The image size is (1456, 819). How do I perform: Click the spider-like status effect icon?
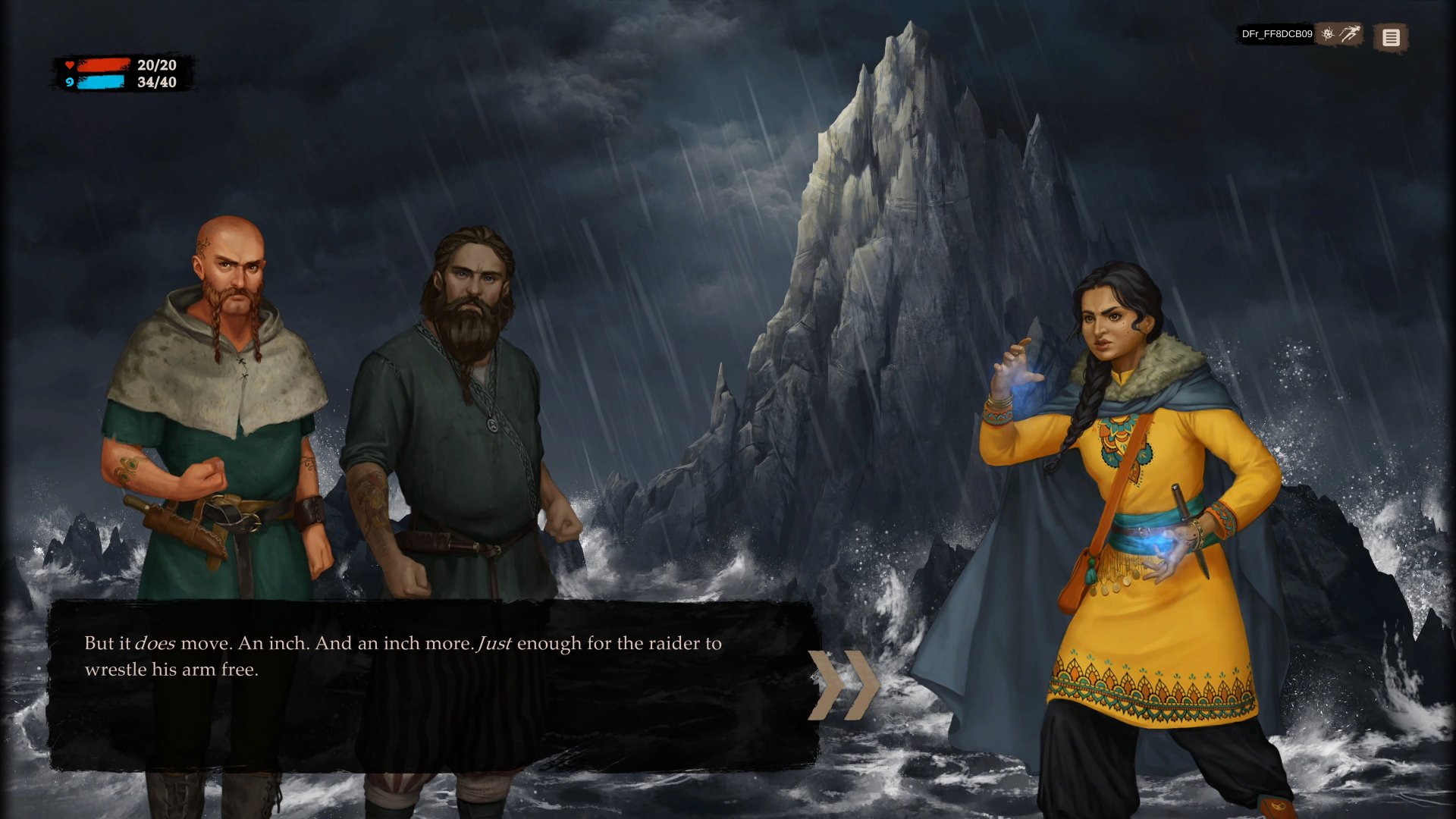(1329, 35)
